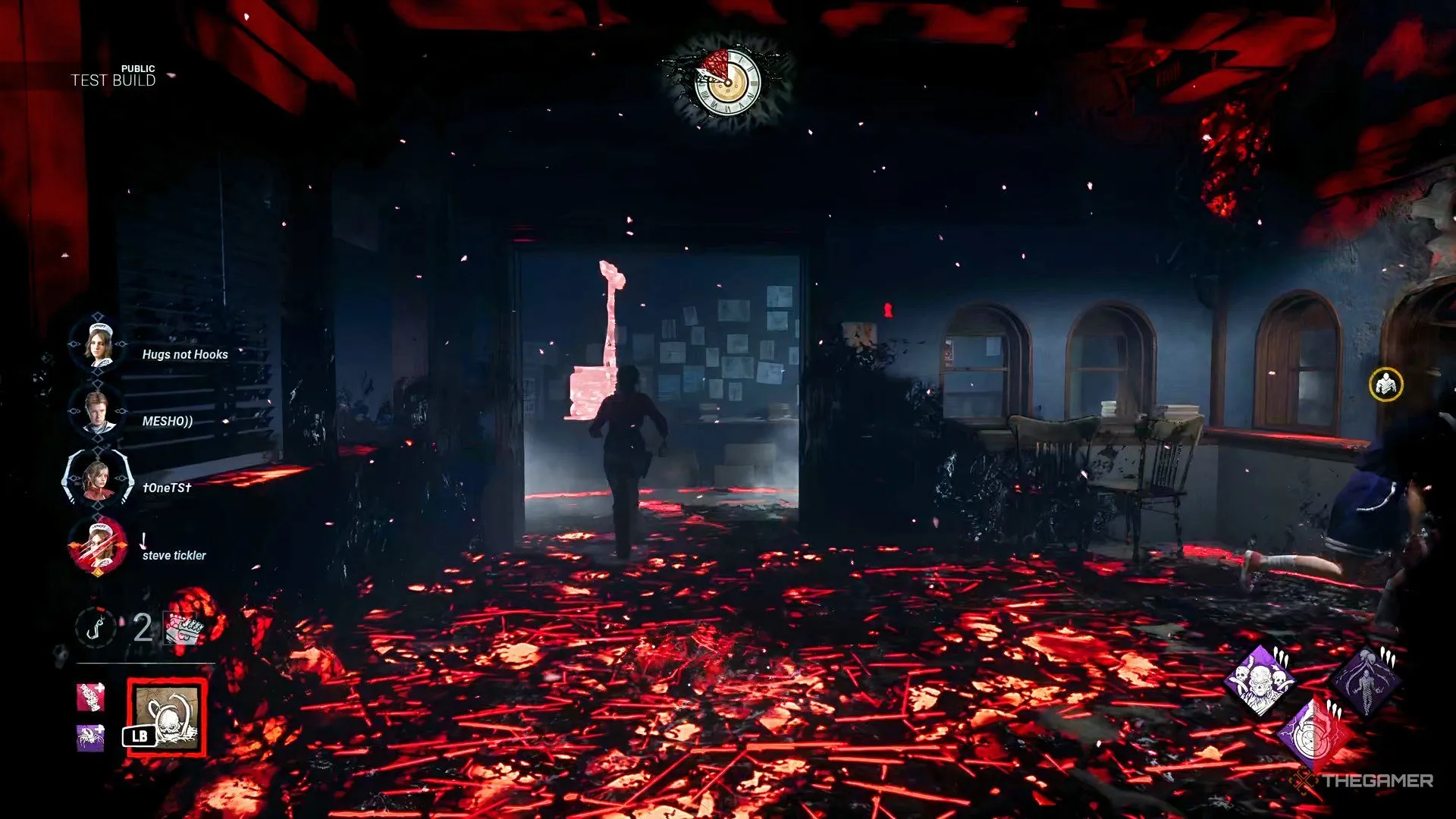Image resolution: width=1456 pixels, height=819 pixels.
Task: Click the yellow-ringed survivor marker icon
Action: click(1385, 385)
